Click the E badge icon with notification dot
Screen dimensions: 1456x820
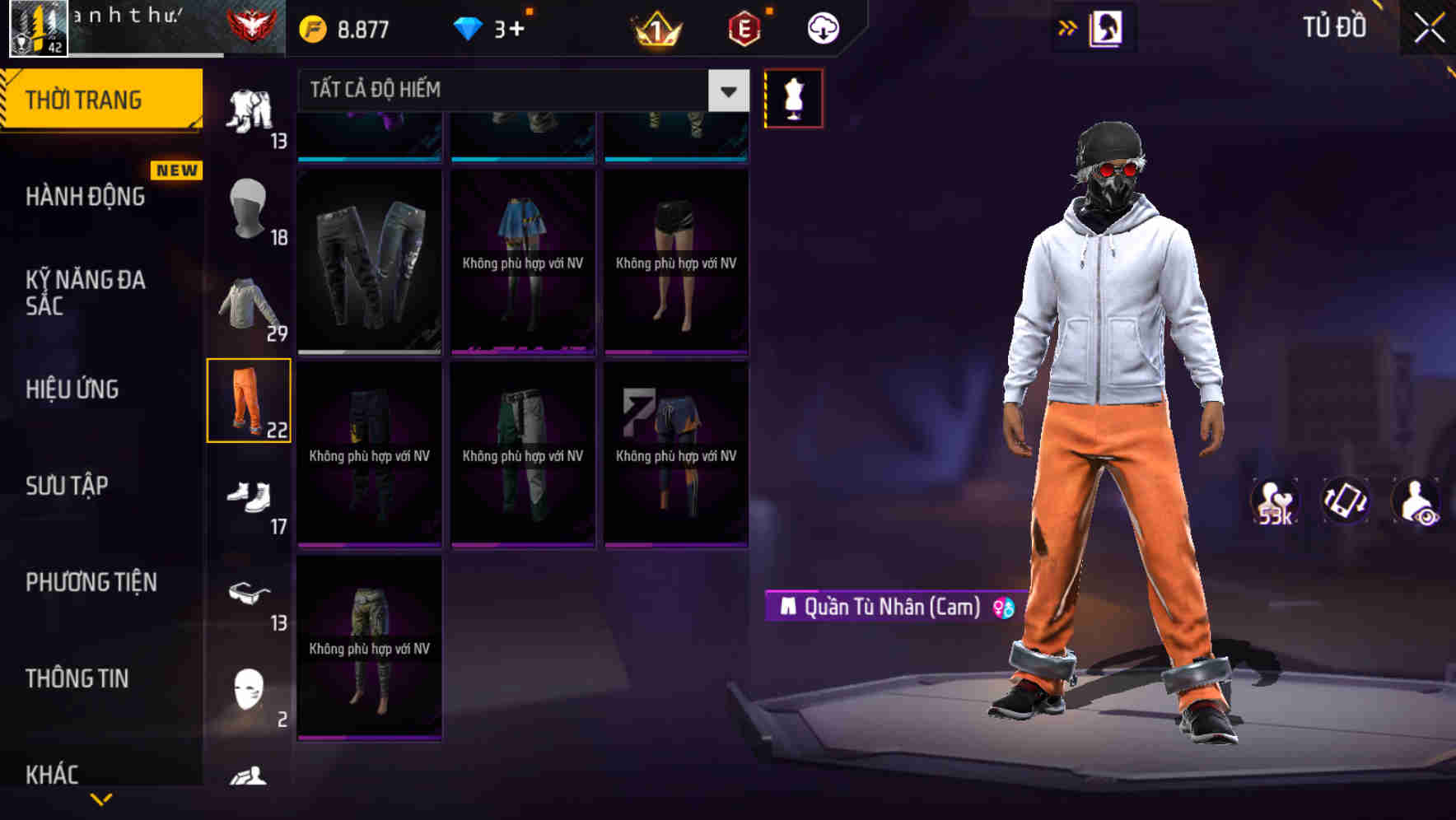(744, 27)
